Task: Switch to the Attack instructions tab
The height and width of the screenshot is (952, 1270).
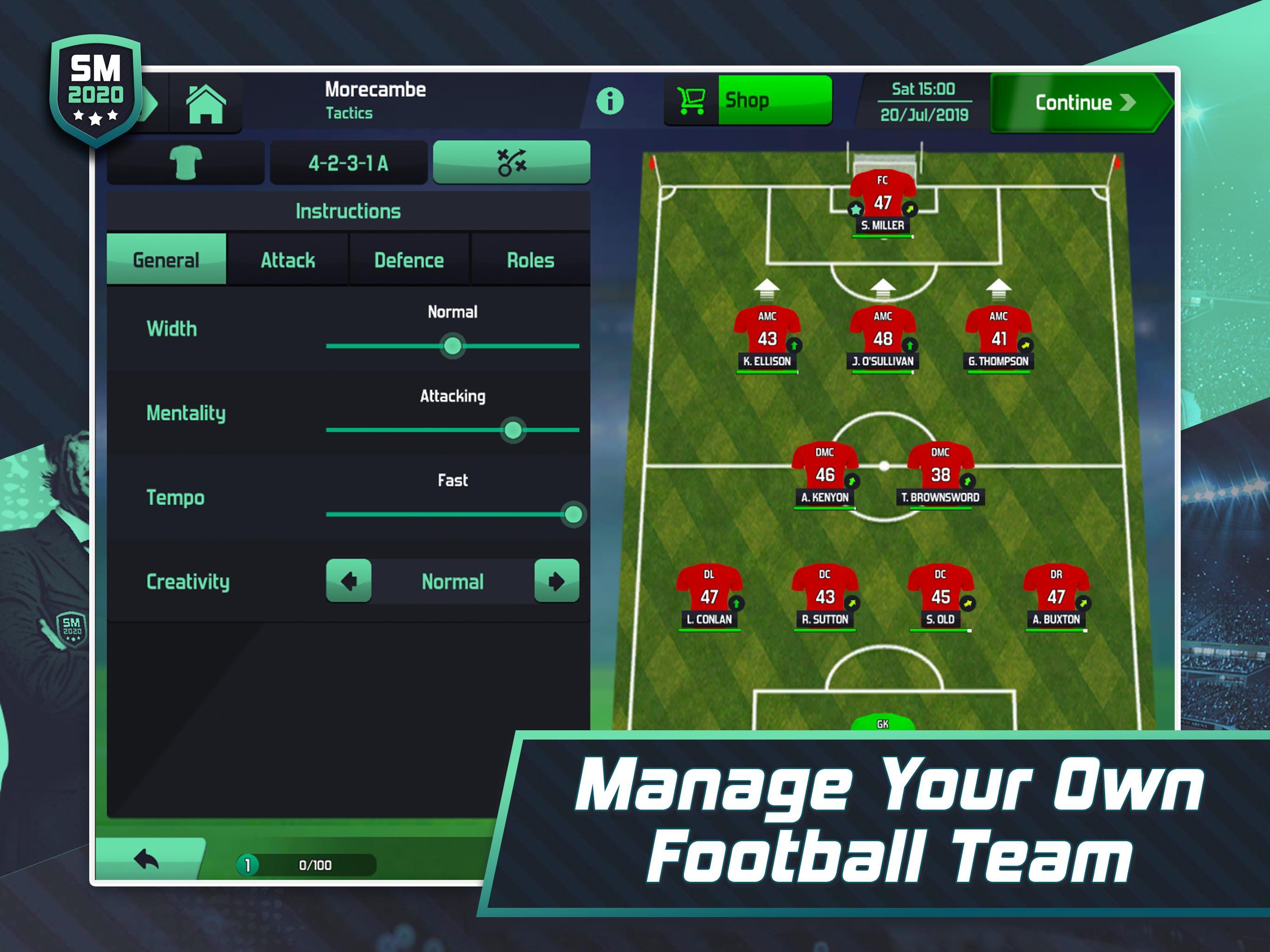Action: 288,259
